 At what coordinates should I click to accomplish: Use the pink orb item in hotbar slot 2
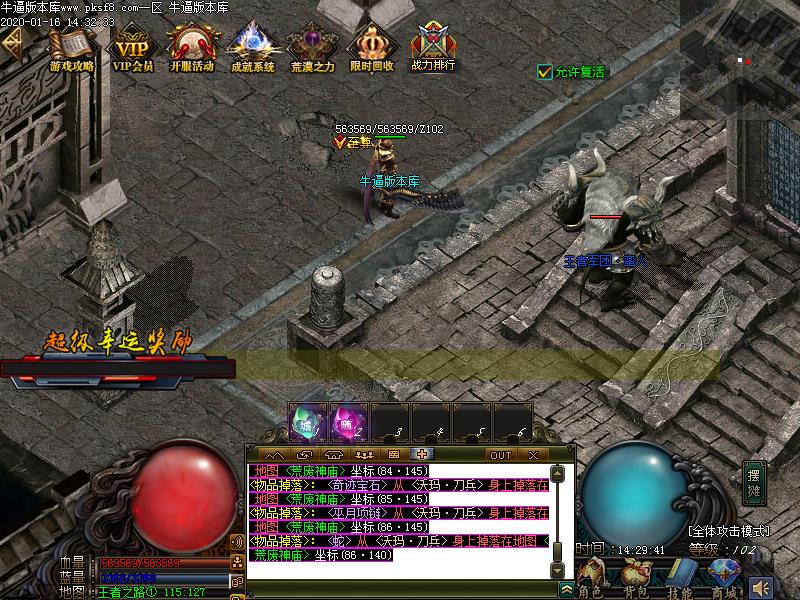point(349,423)
